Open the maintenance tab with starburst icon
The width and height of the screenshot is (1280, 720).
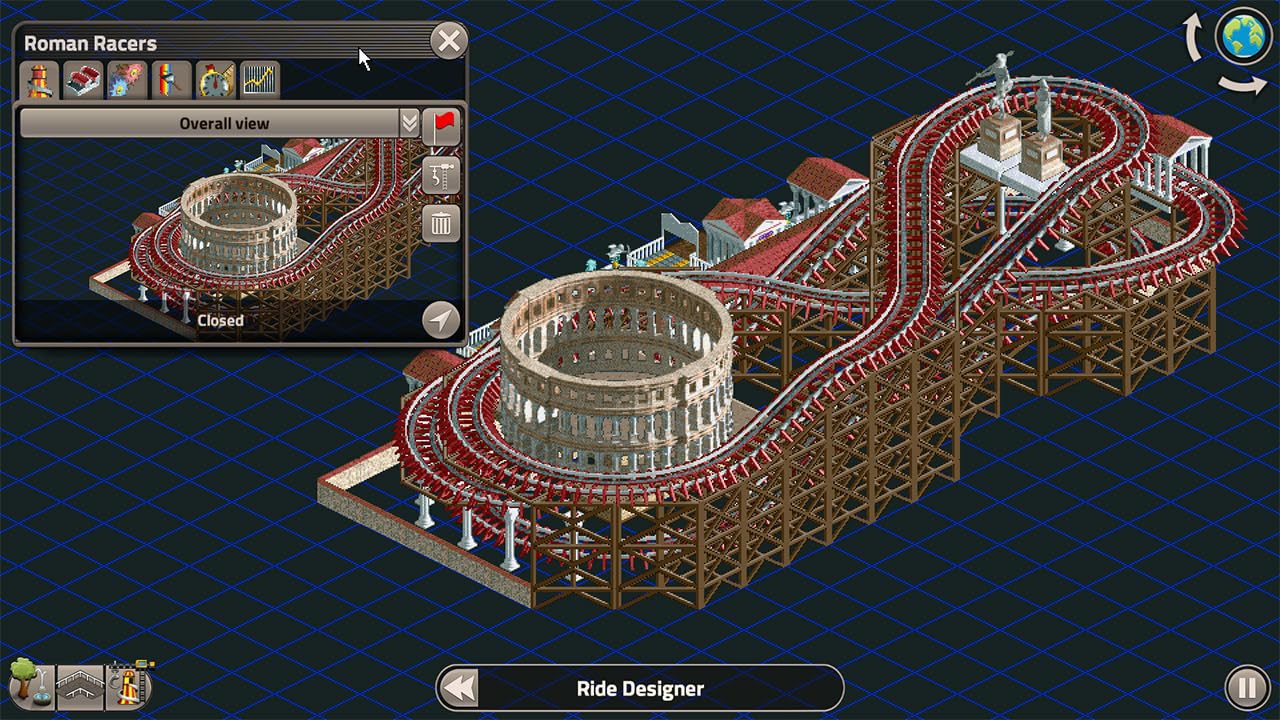click(126, 78)
